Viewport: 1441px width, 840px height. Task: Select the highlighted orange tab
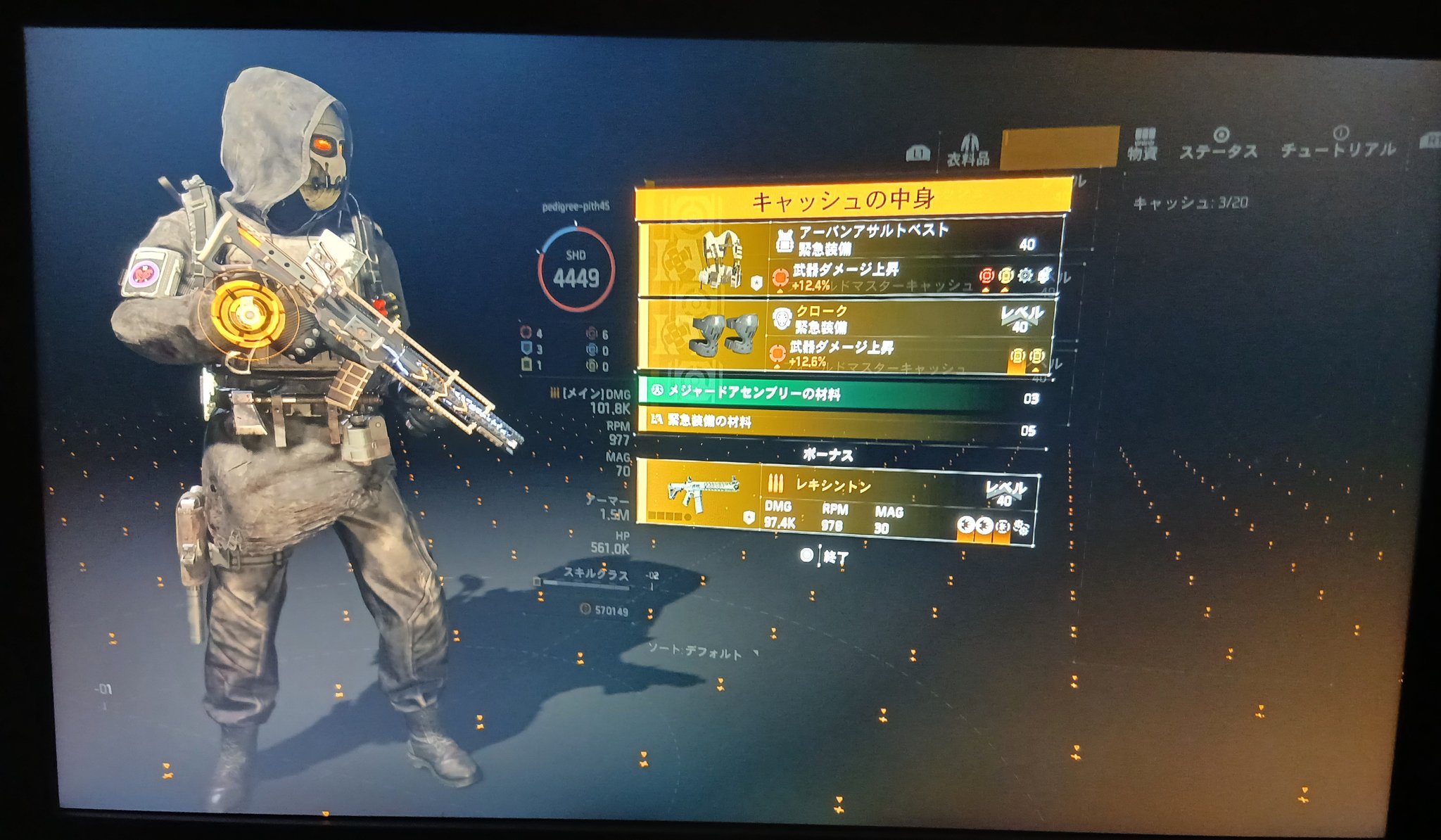point(1059,148)
